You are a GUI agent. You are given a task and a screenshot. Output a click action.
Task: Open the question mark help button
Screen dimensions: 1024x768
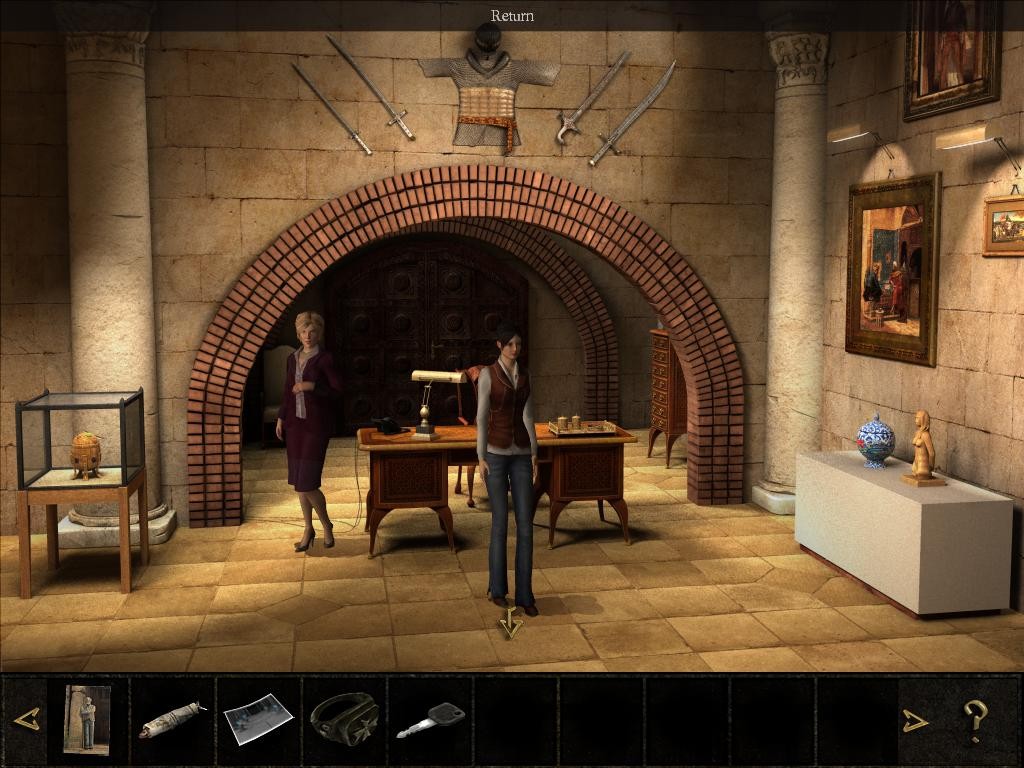coord(975,720)
